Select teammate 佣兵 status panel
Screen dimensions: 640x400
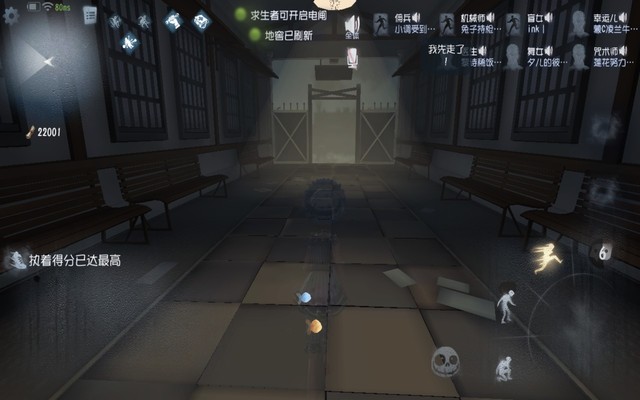[400, 24]
